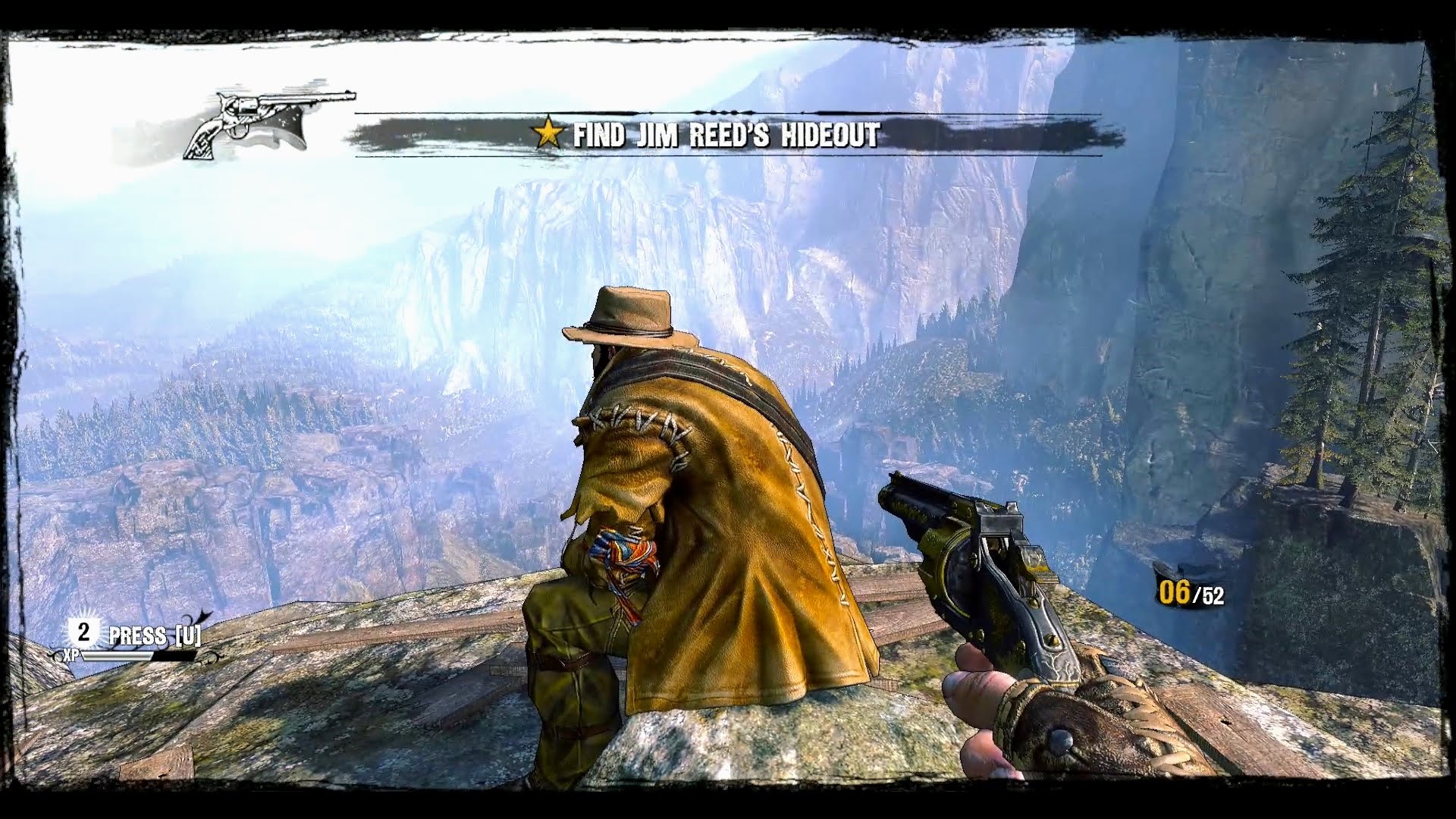This screenshot has width=1456, height=819.
Task: Click the Find Jim Reed's Hideout objective
Action: pos(725,136)
